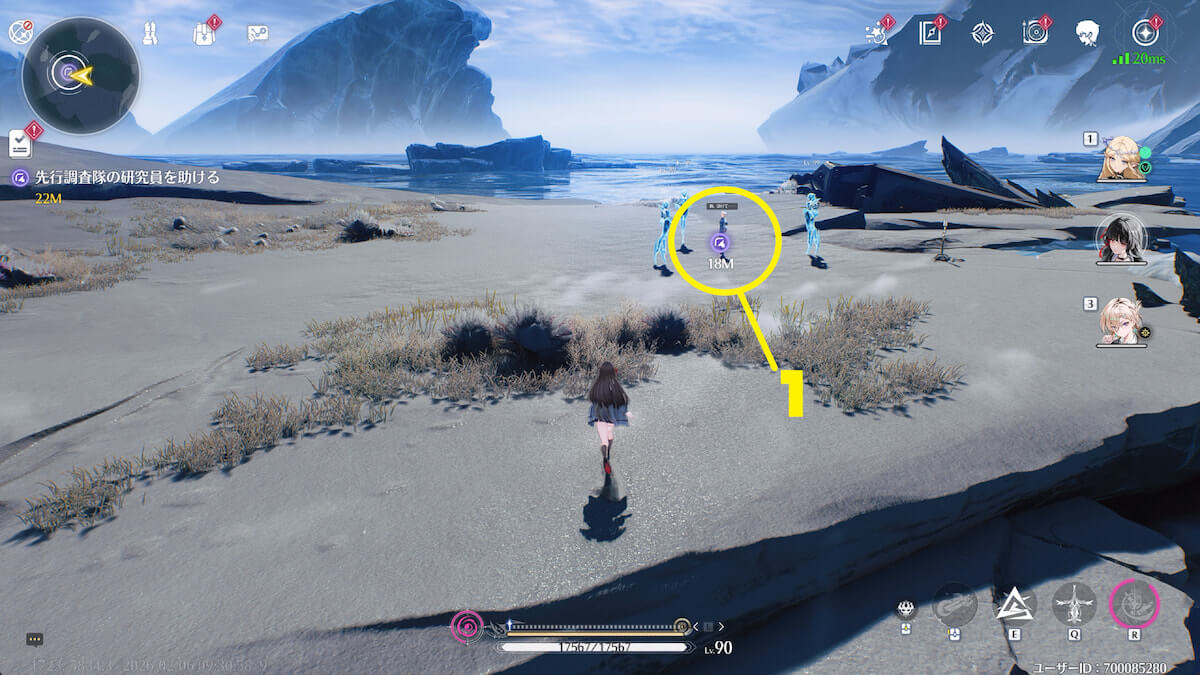Select the black-haired party member portrait

pos(1120,239)
